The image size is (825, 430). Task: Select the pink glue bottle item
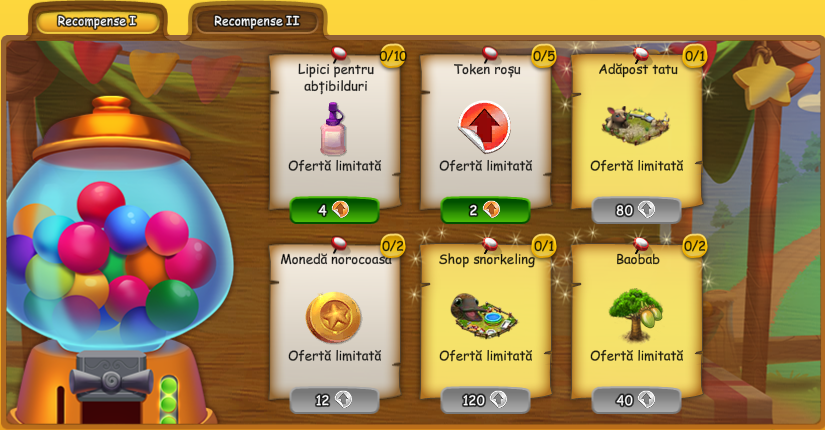pos(334,128)
